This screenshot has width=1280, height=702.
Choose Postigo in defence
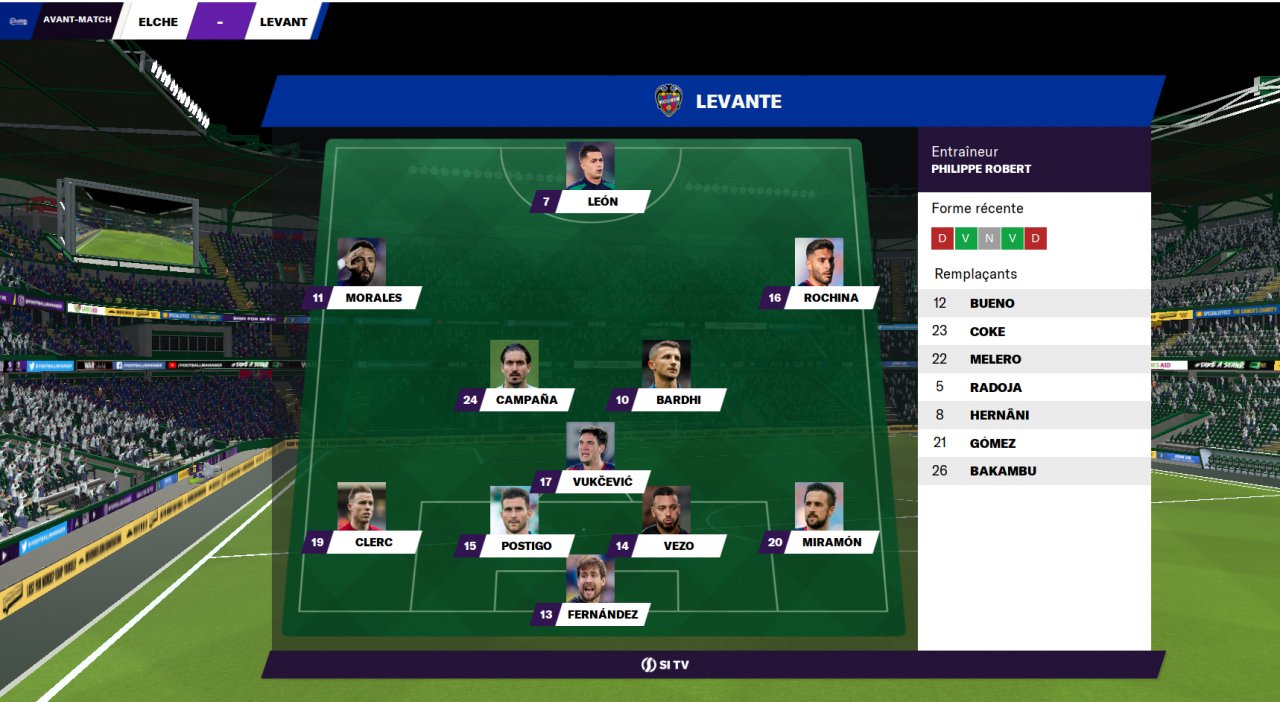pyautogui.click(x=526, y=546)
